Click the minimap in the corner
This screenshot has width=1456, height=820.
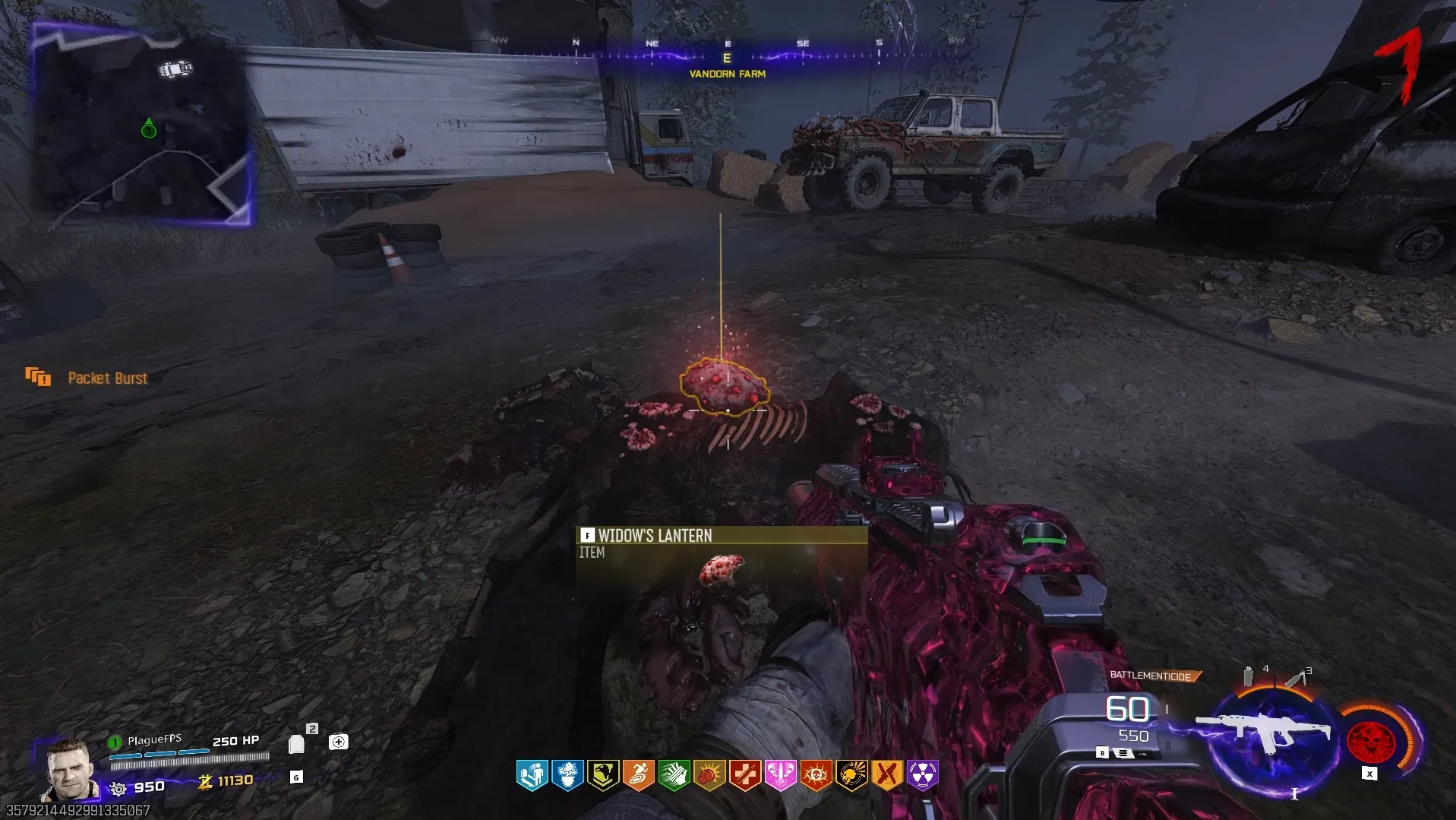(141, 125)
